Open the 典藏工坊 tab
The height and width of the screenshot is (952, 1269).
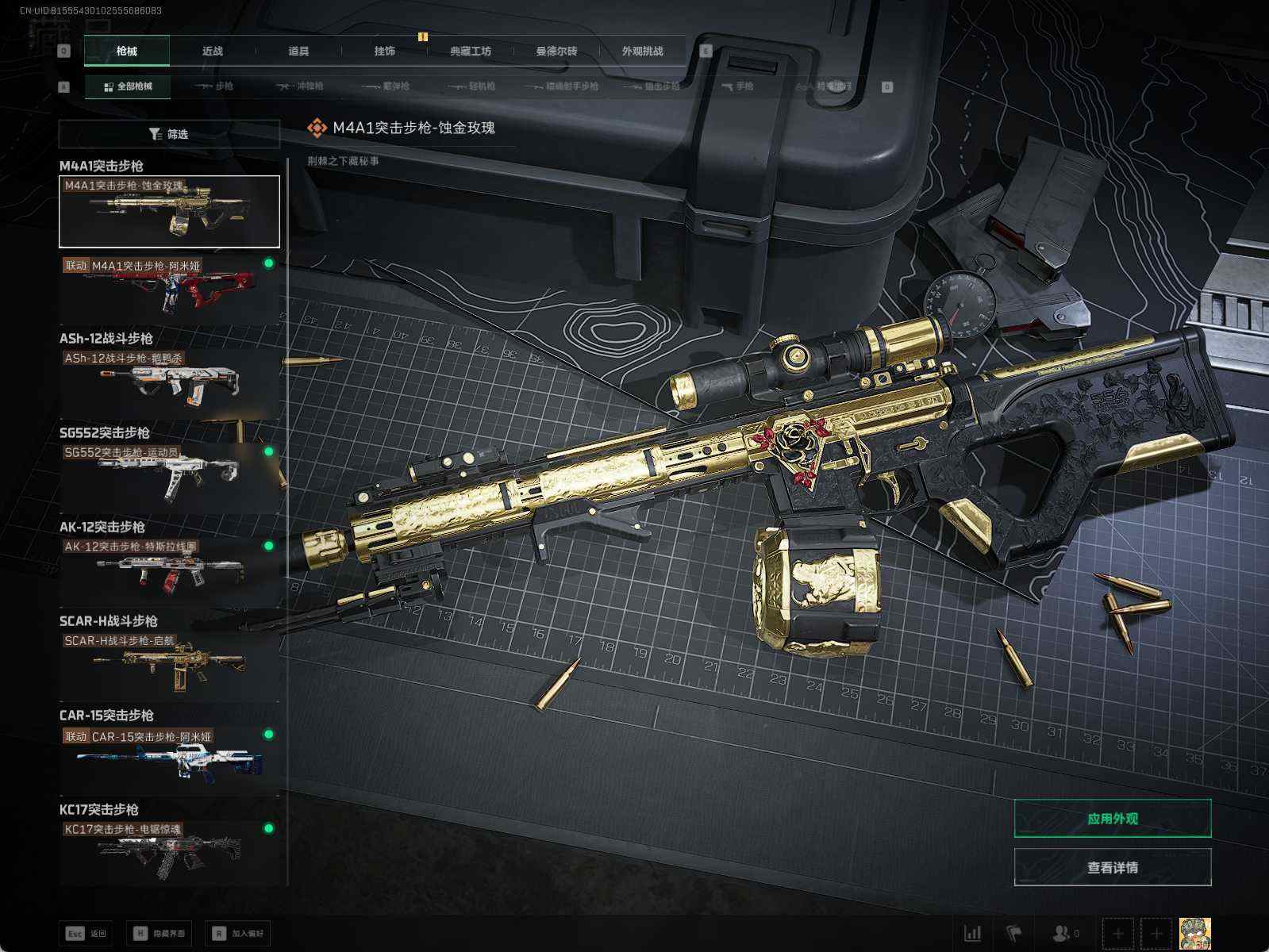471,52
